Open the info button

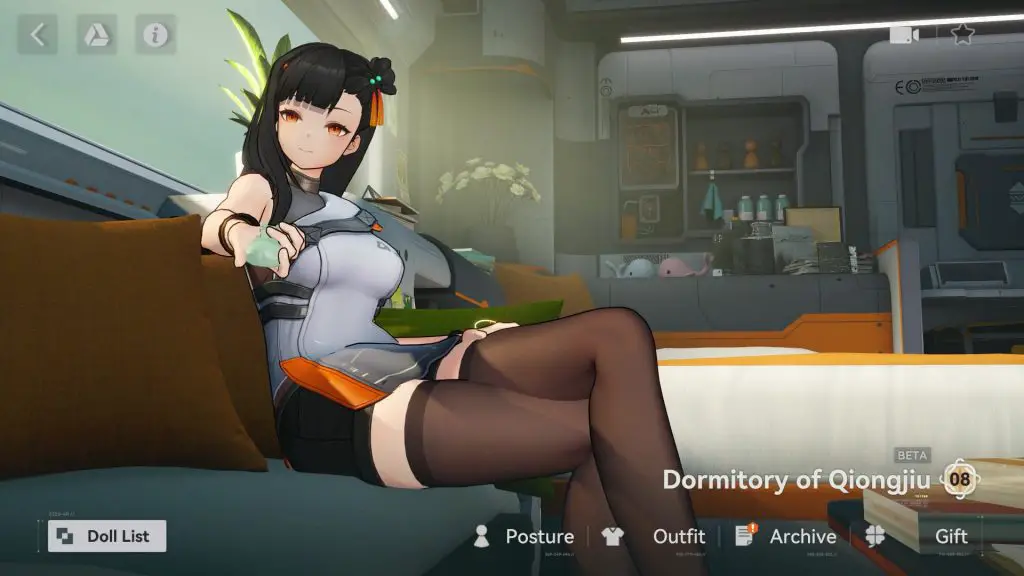click(x=155, y=35)
